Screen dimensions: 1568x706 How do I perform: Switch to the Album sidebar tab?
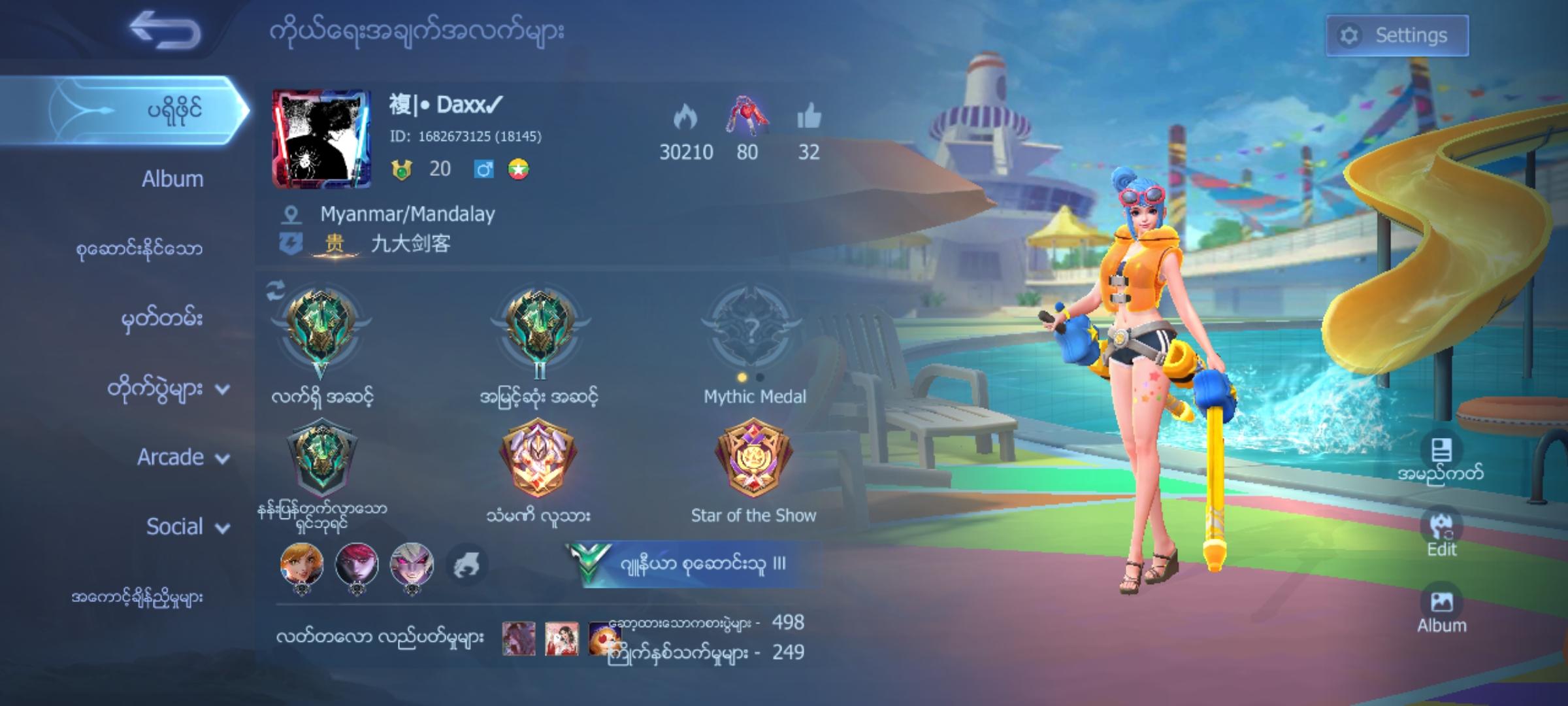[173, 179]
